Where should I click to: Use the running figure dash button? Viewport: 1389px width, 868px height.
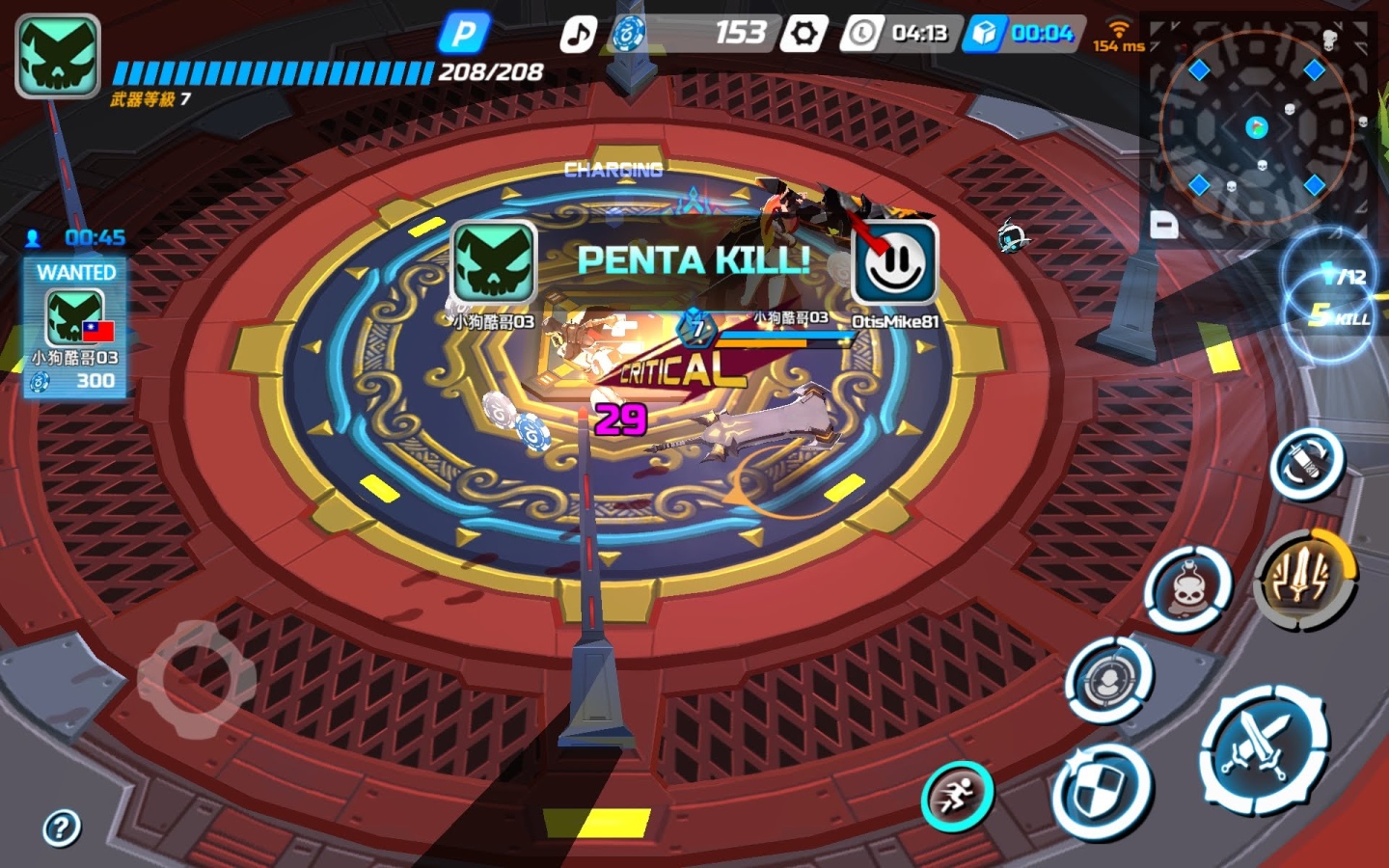(957, 797)
